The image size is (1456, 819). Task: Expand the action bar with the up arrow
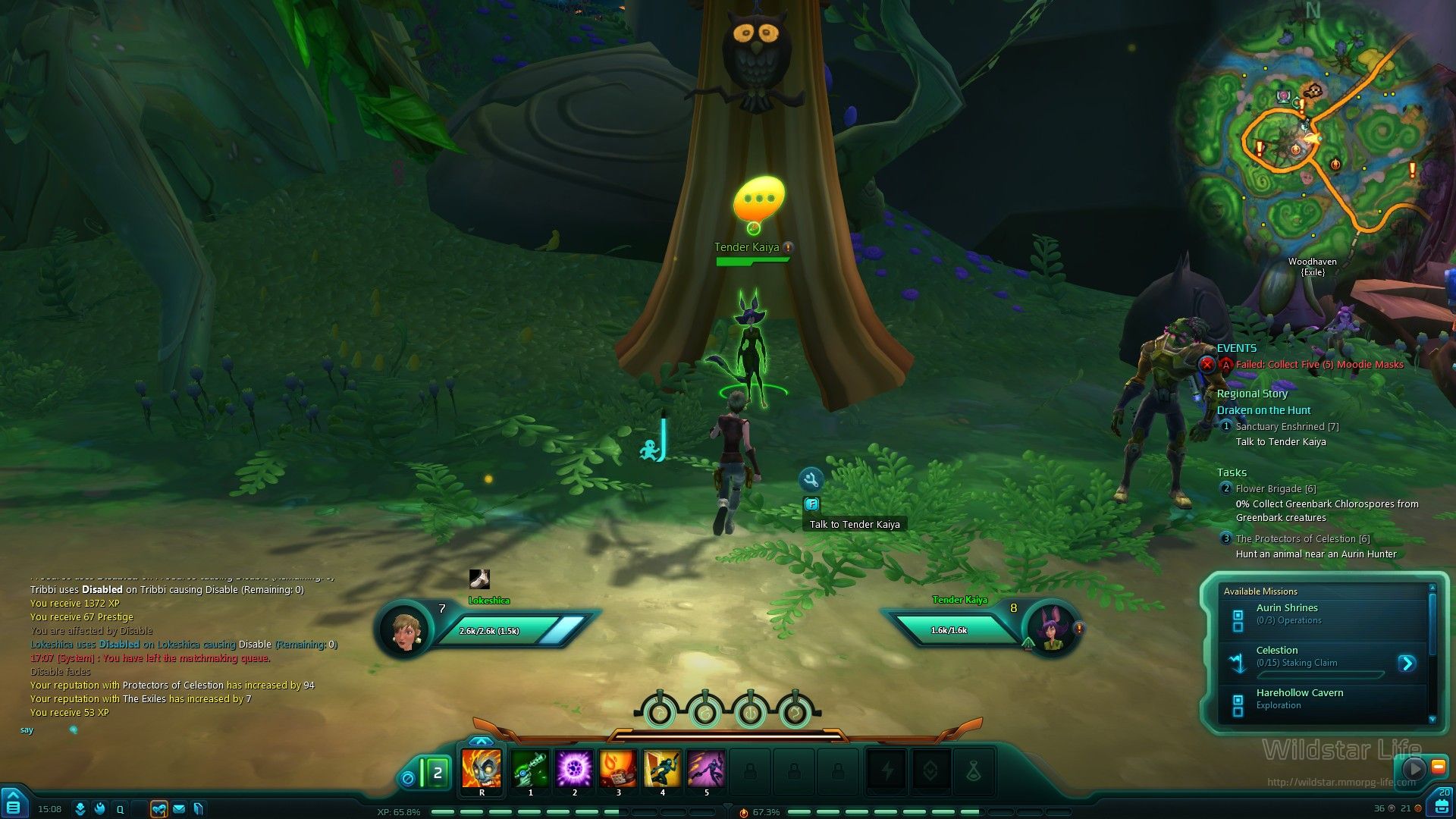[x=481, y=741]
